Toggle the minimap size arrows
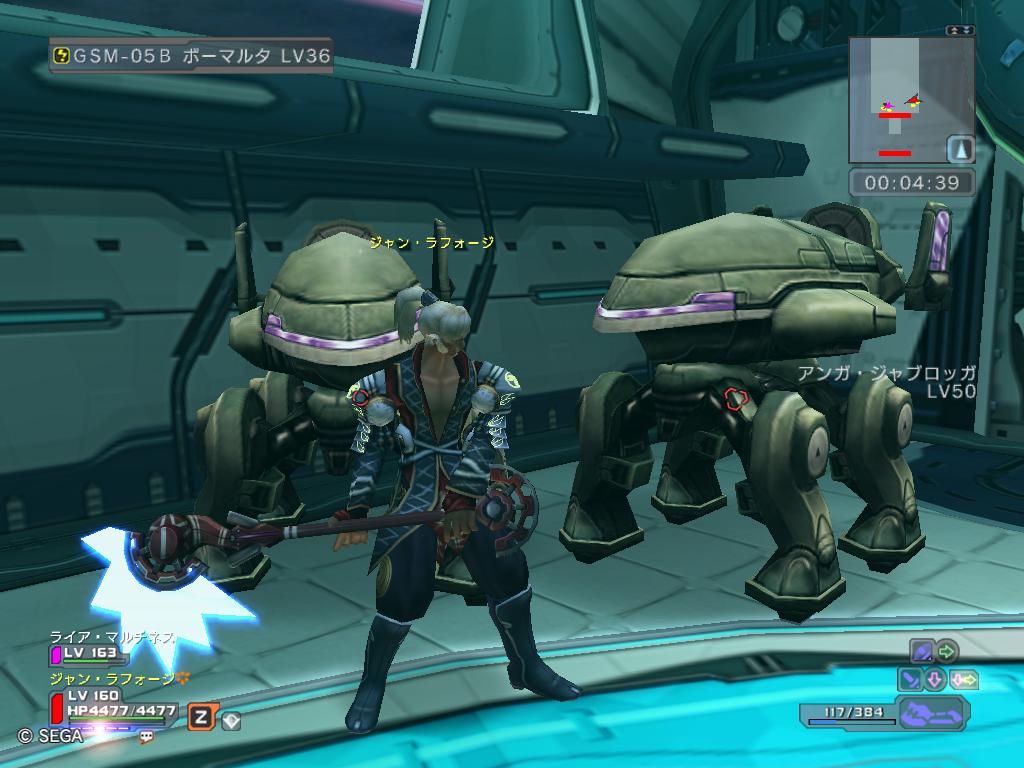 (x=960, y=31)
